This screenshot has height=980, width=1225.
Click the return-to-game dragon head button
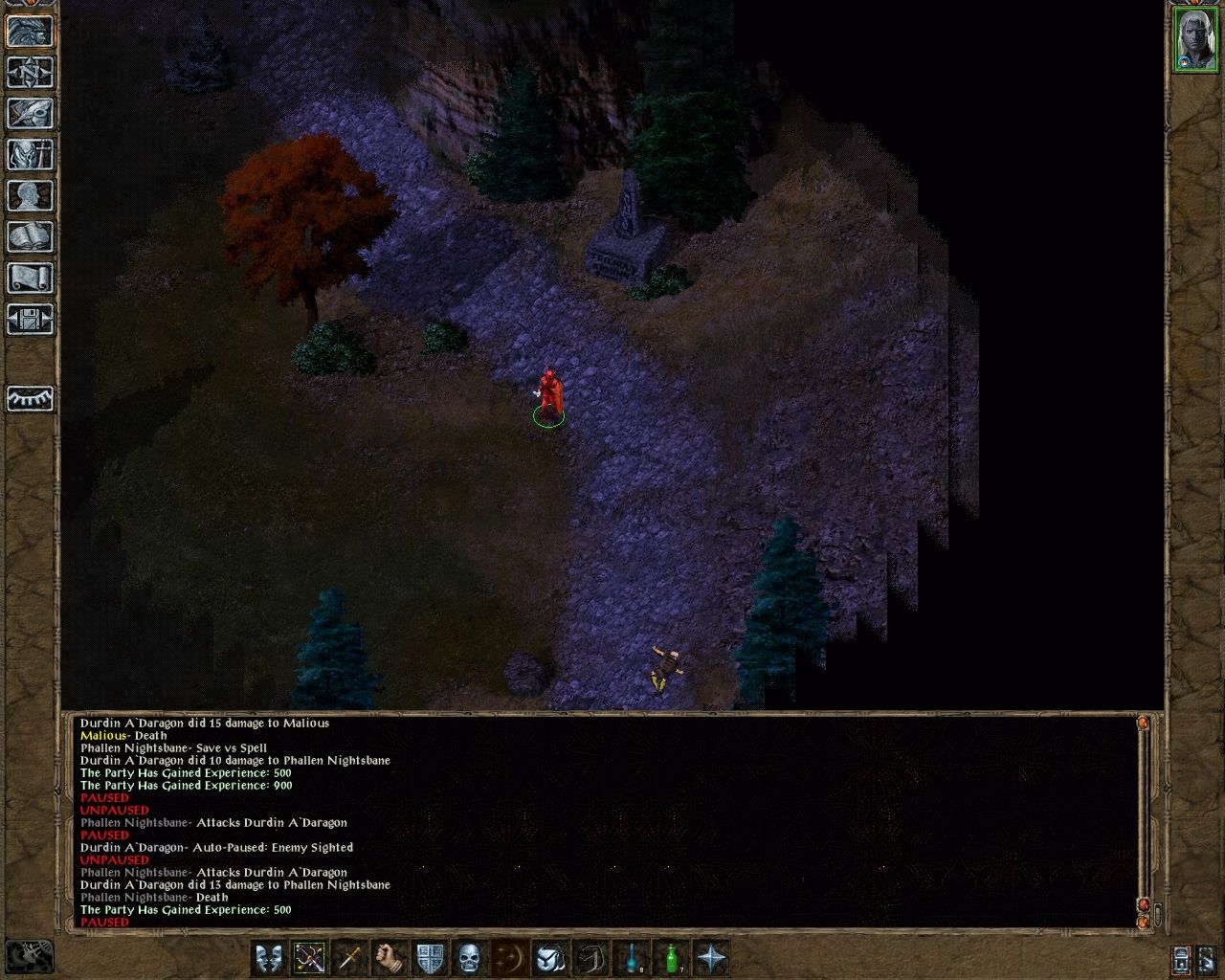[31, 31]
